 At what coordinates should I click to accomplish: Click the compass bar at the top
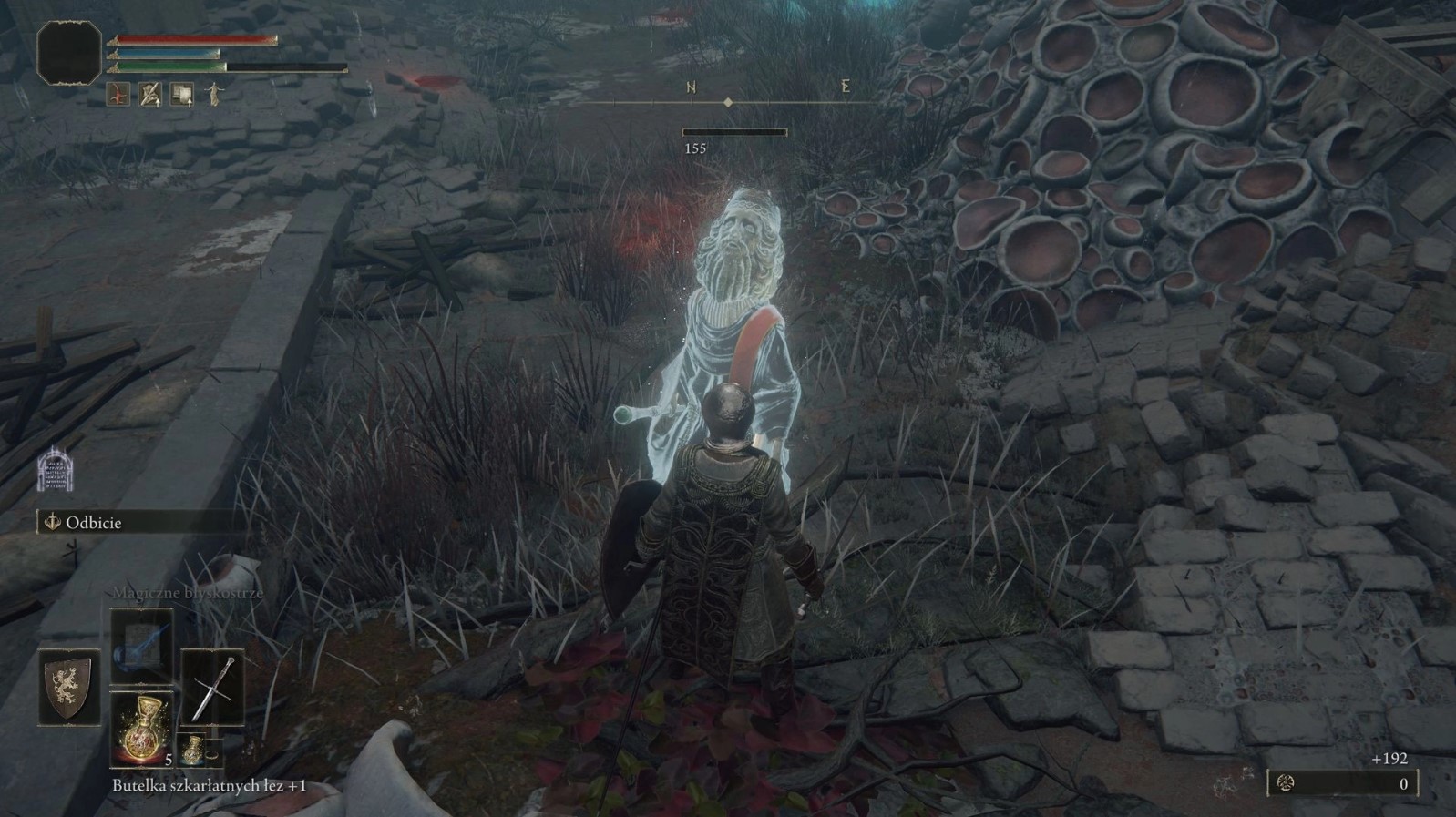[728, 102]
